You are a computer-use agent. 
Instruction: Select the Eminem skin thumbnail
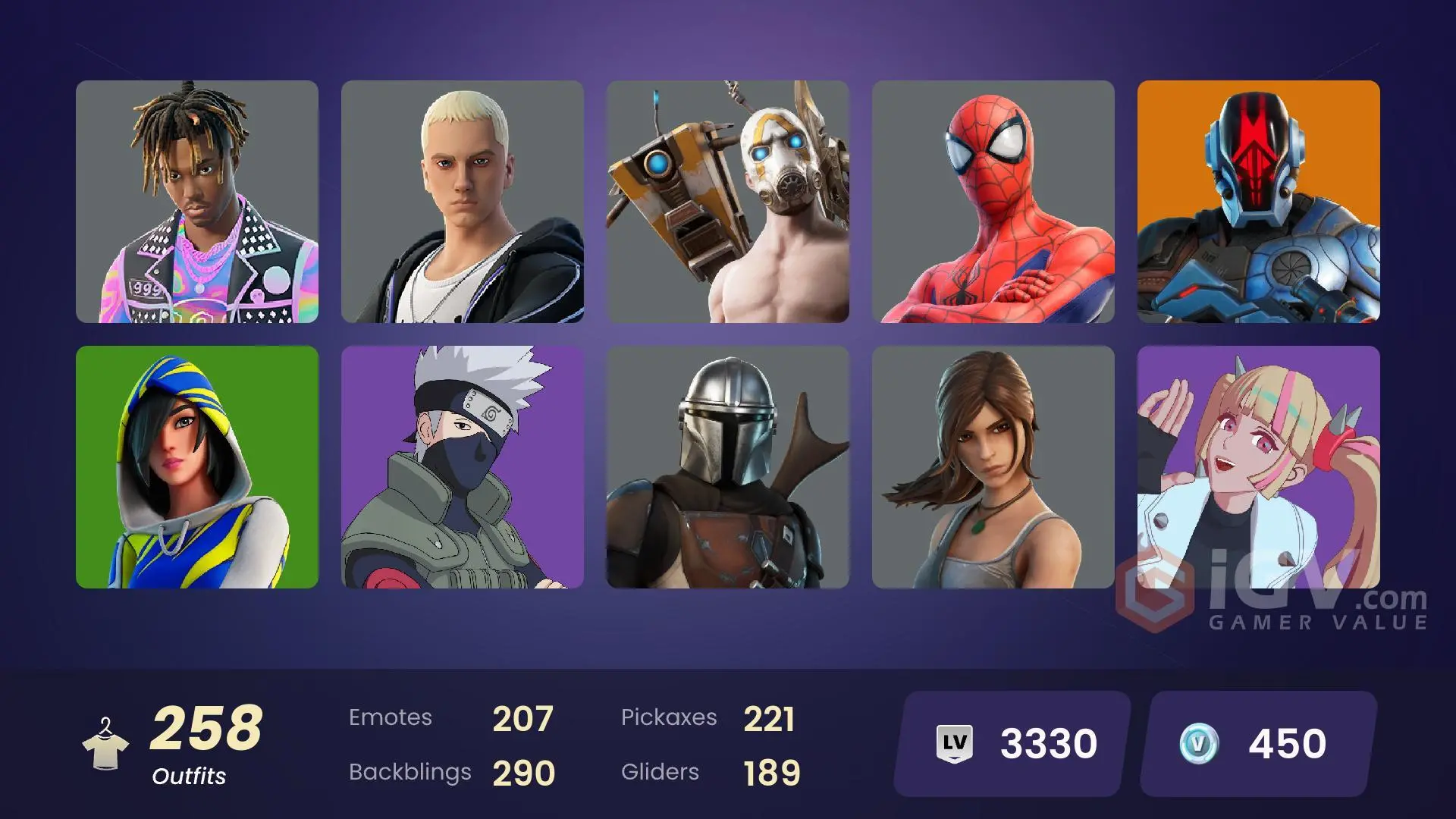pyautogui.click(x=463, y=203)
